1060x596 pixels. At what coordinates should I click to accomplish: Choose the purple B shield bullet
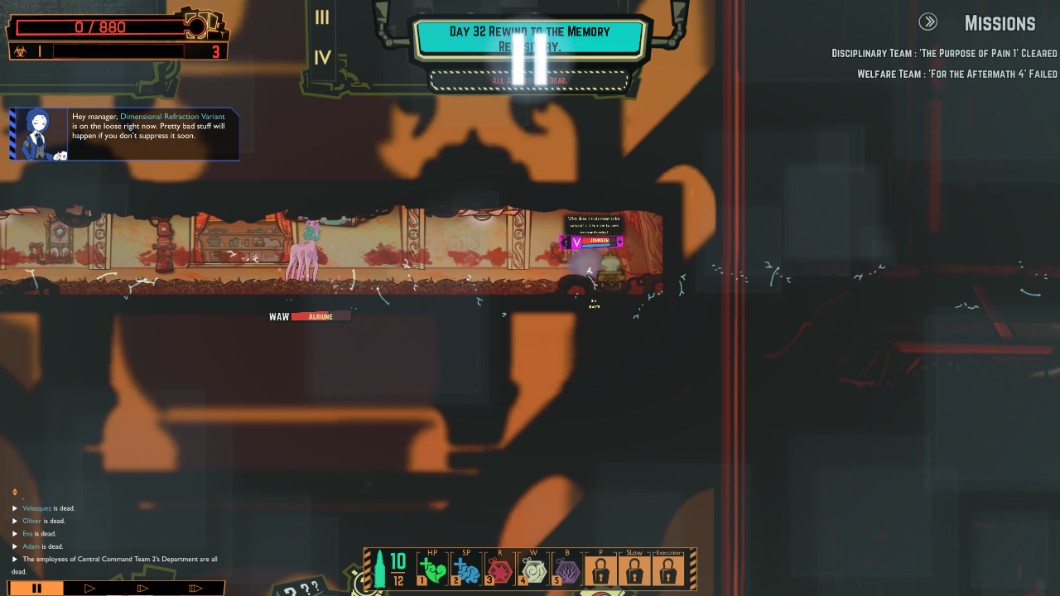567,570
